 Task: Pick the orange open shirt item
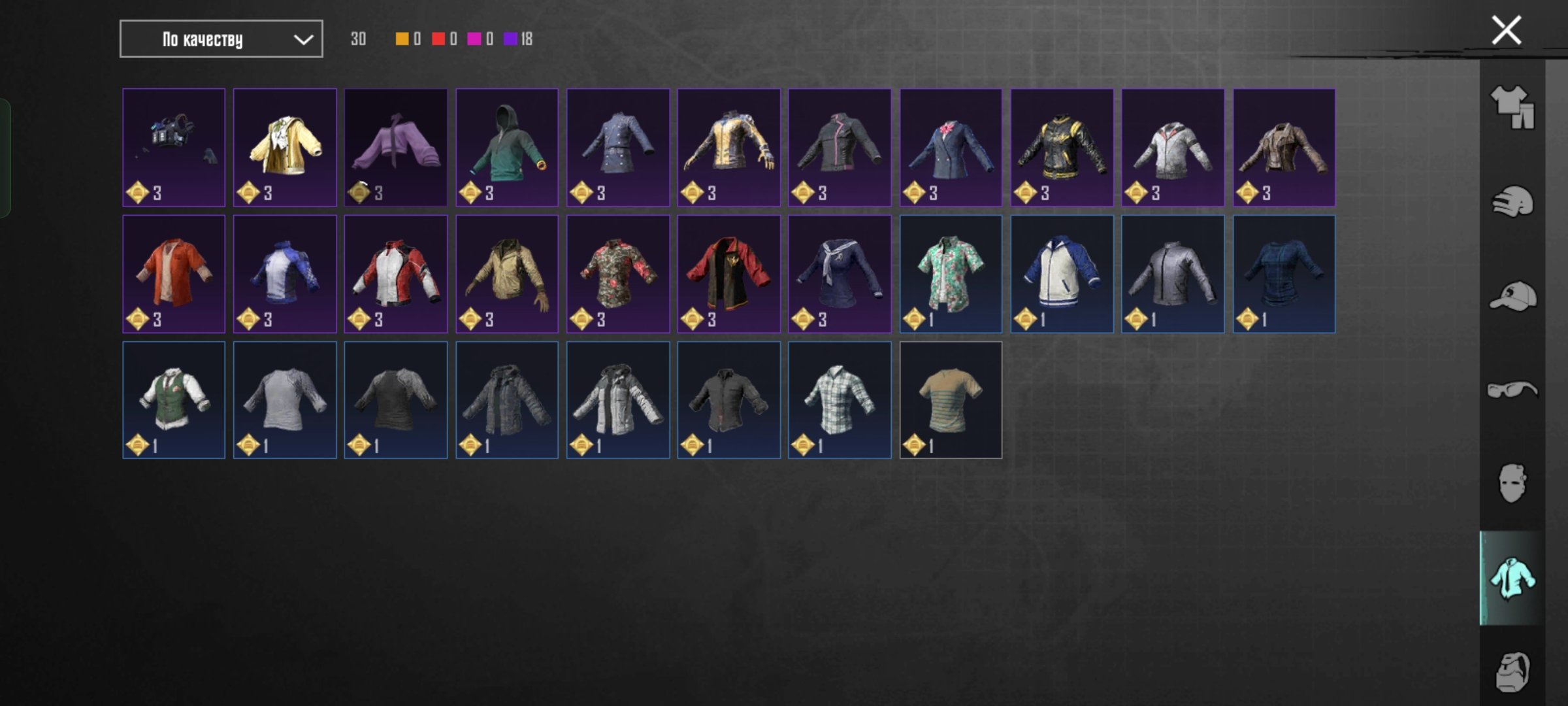[174, 273]
